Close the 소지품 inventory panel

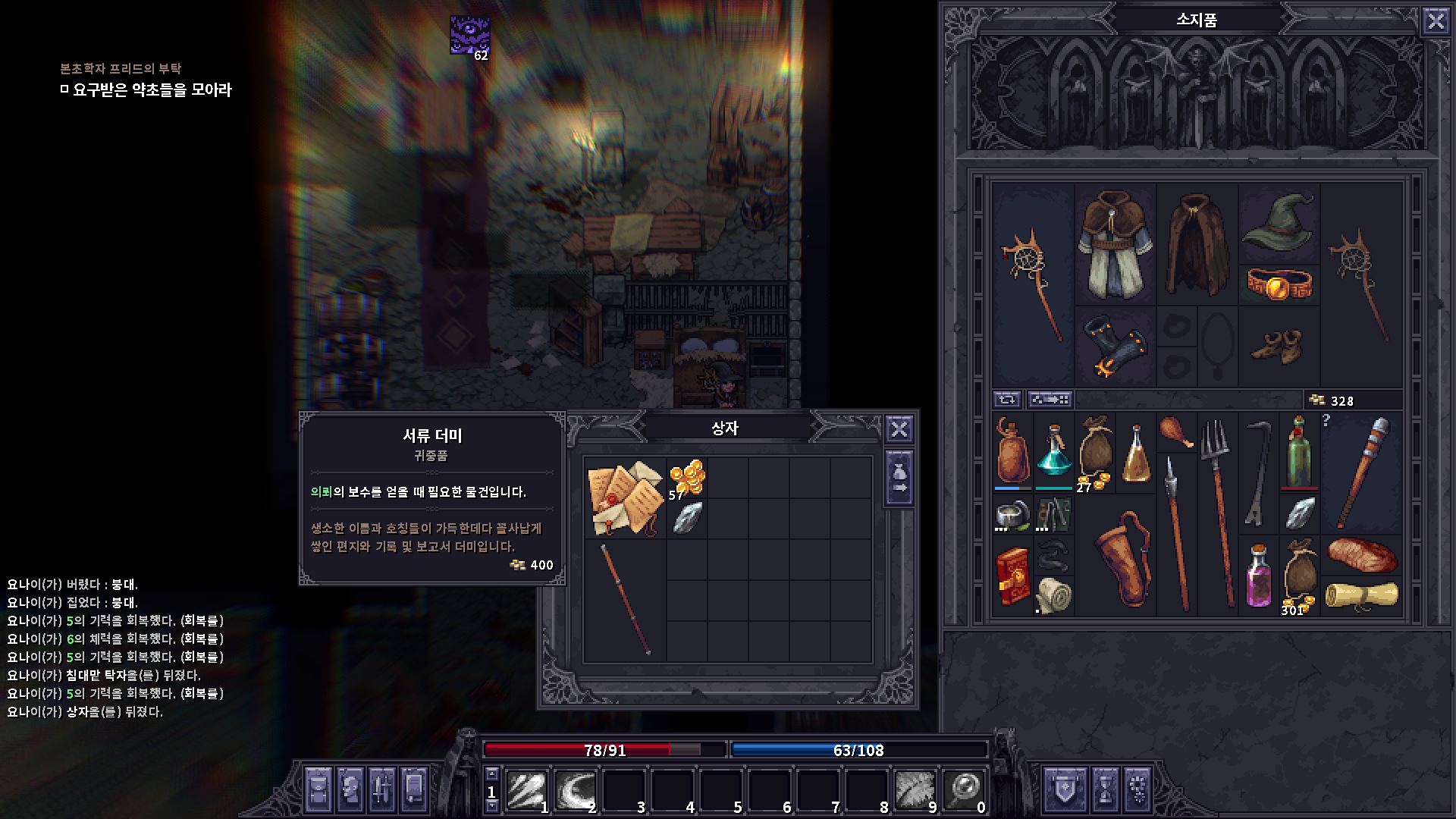tap(1436, 20)
